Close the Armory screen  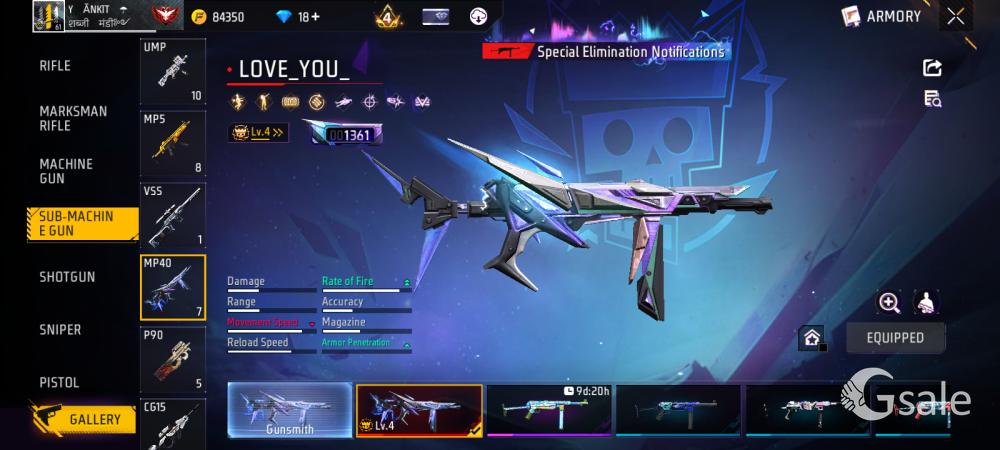(956, 16)
